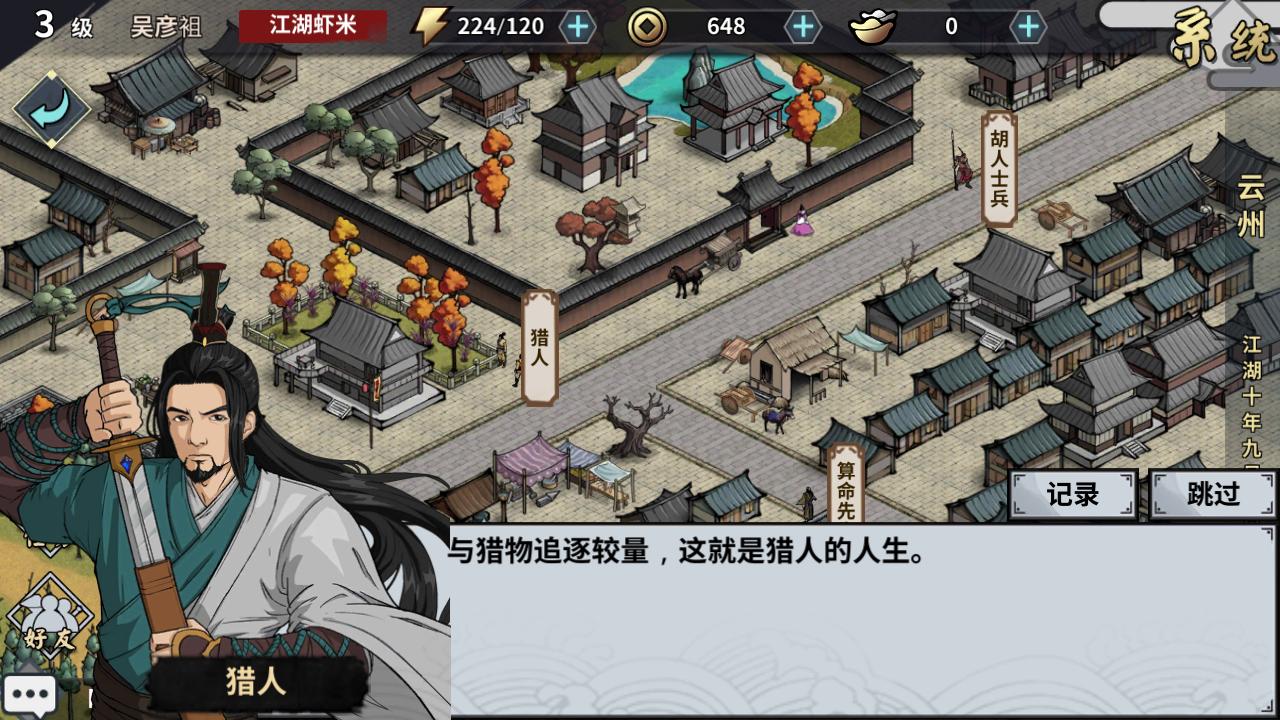
Task: Open the 记录 dialogue log
Action: [1071, 495]
